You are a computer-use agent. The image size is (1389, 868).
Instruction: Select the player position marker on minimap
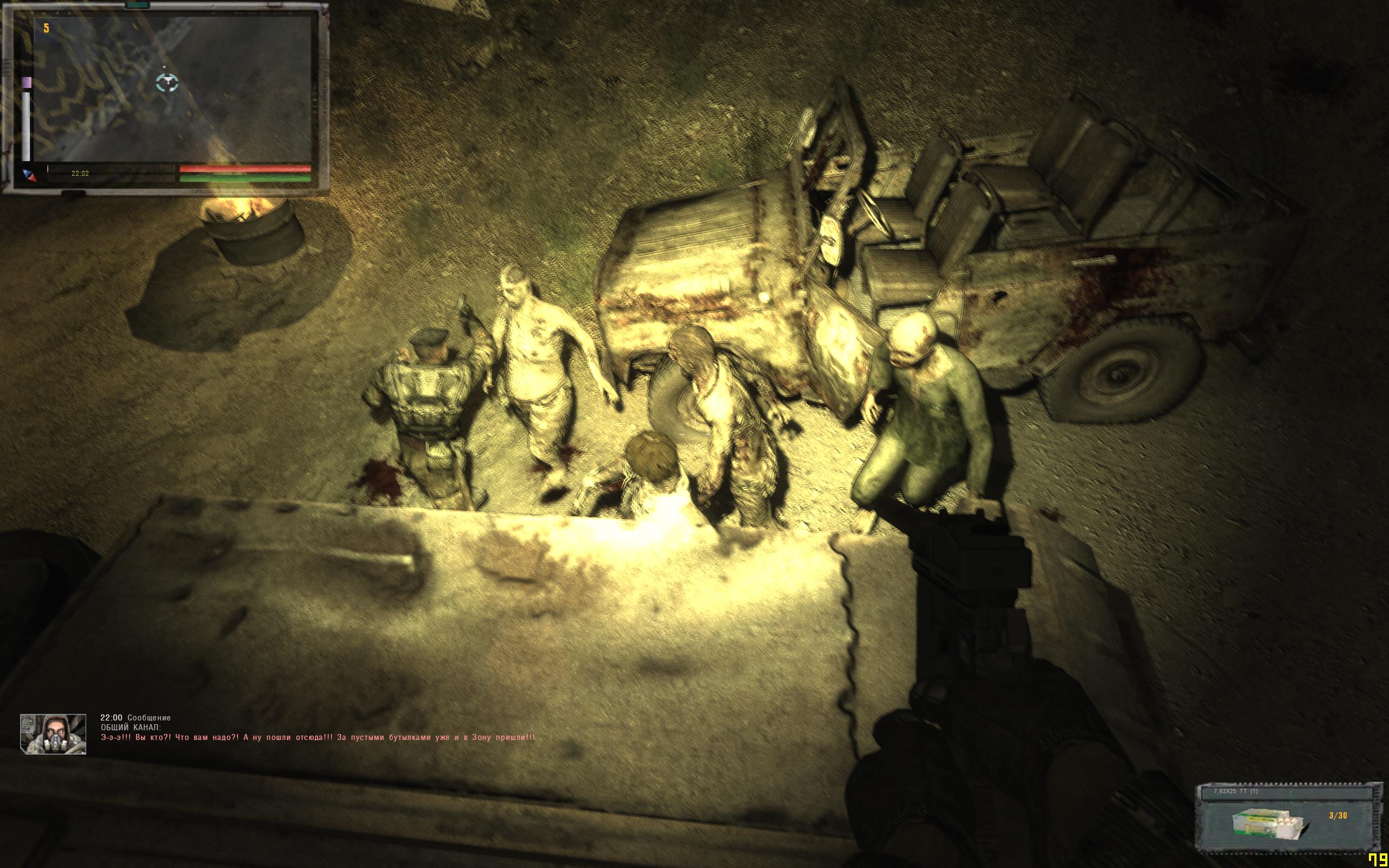click(167, 82)
